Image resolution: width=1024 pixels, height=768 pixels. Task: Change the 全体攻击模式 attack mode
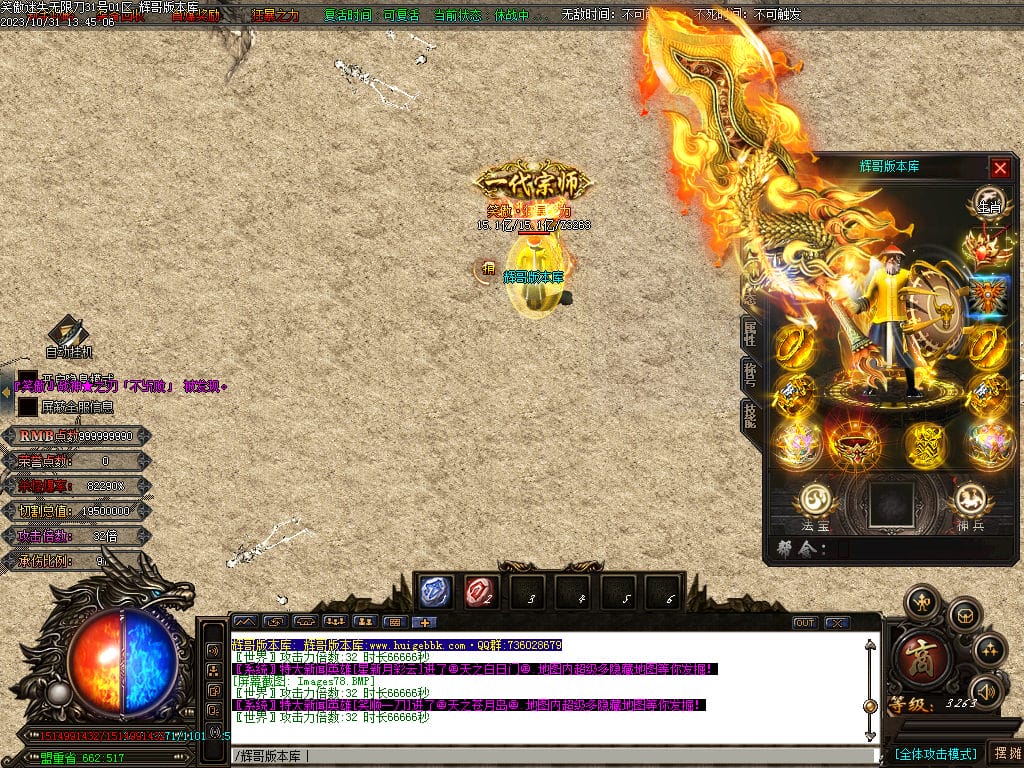coord(935,753)
